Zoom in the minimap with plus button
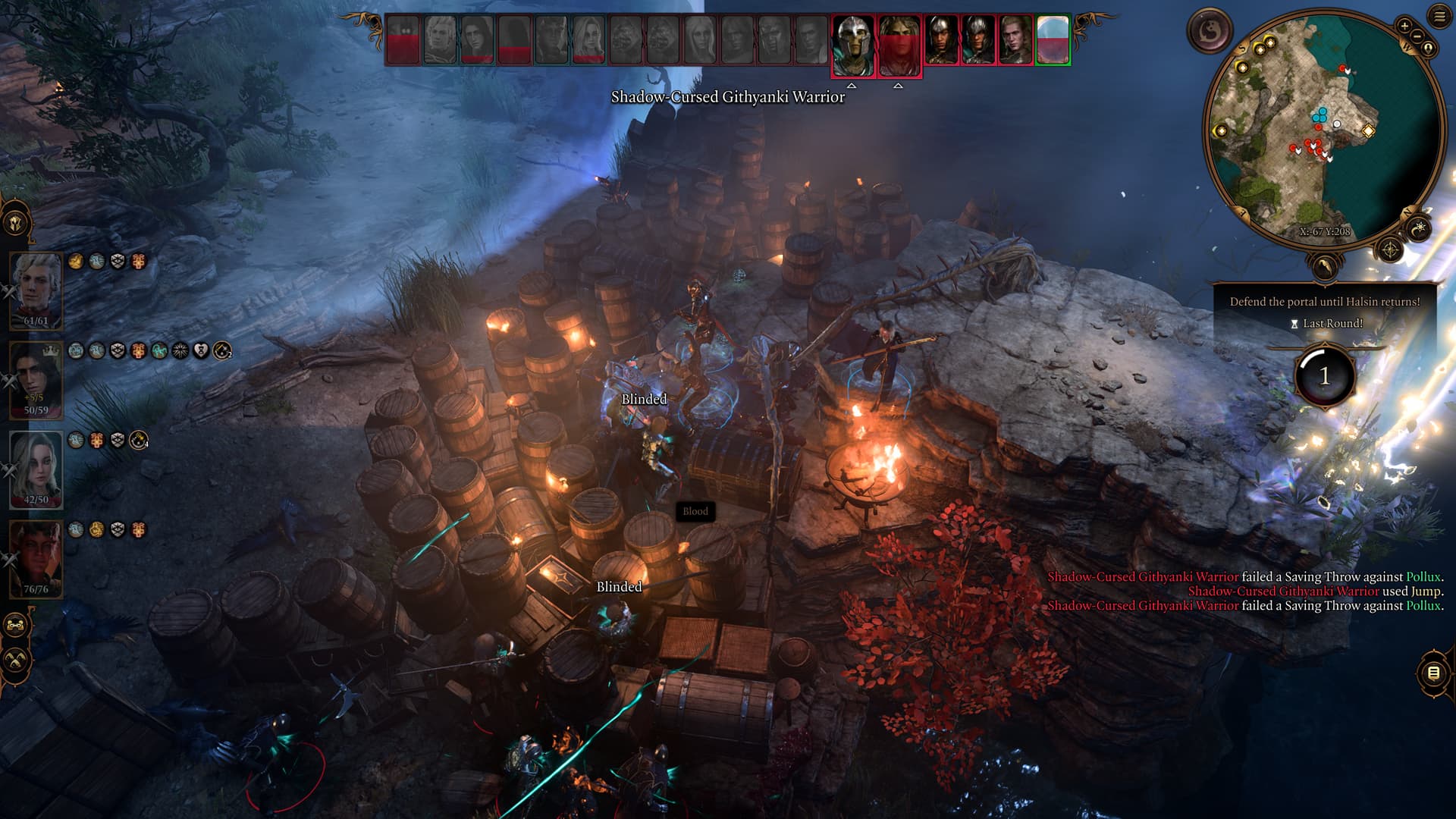This screenshot has height=819, width=1456. coord(1404,26)
